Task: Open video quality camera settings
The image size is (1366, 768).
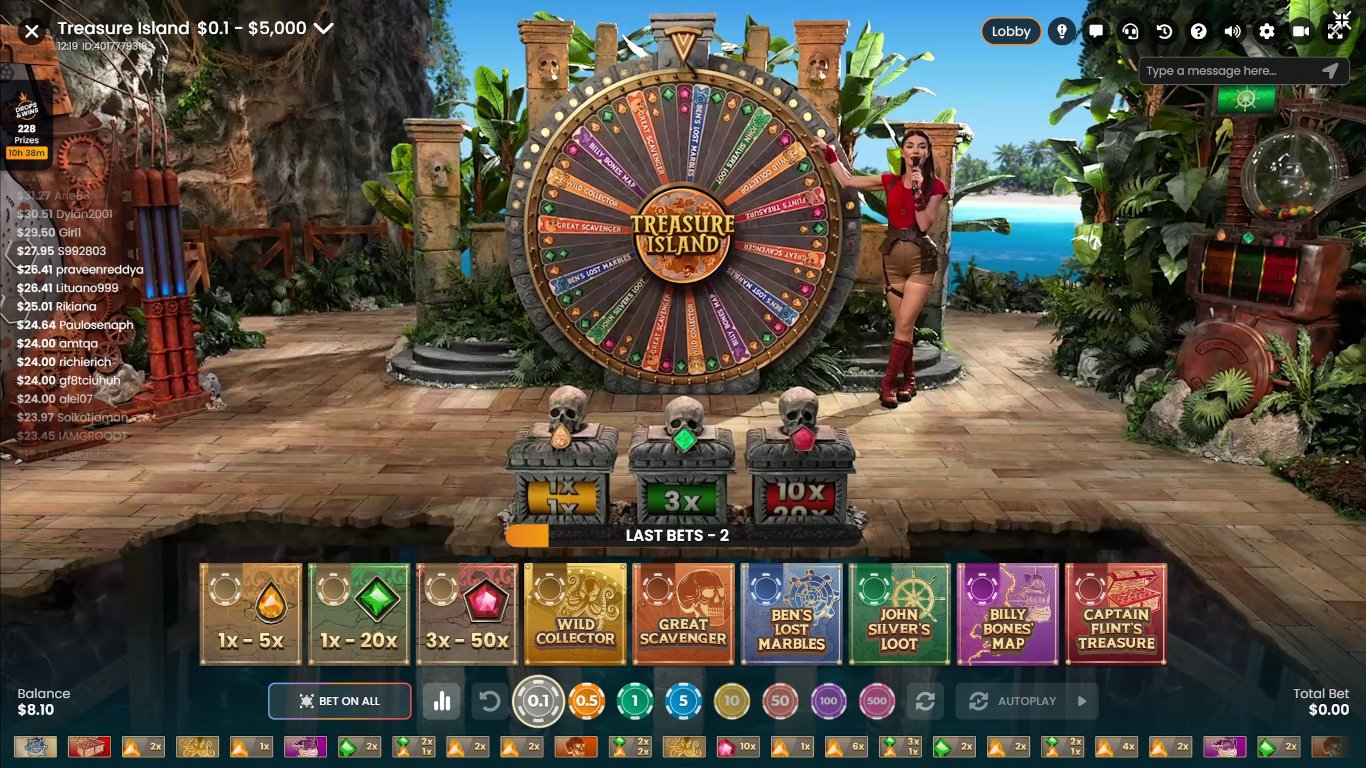Action: click(1301, 31)
